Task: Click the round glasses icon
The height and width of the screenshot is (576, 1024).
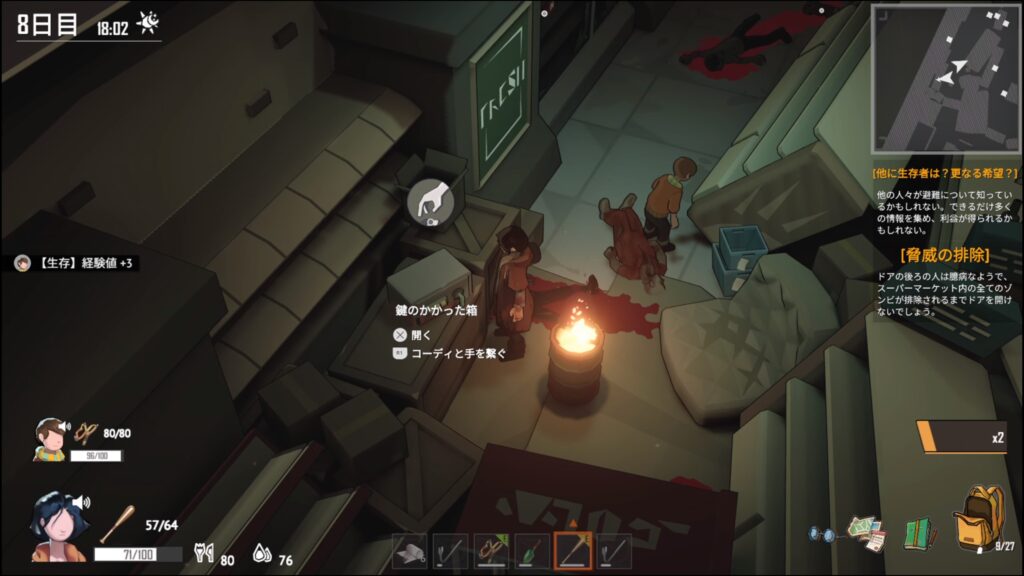Action: click(x=822, y=534)
